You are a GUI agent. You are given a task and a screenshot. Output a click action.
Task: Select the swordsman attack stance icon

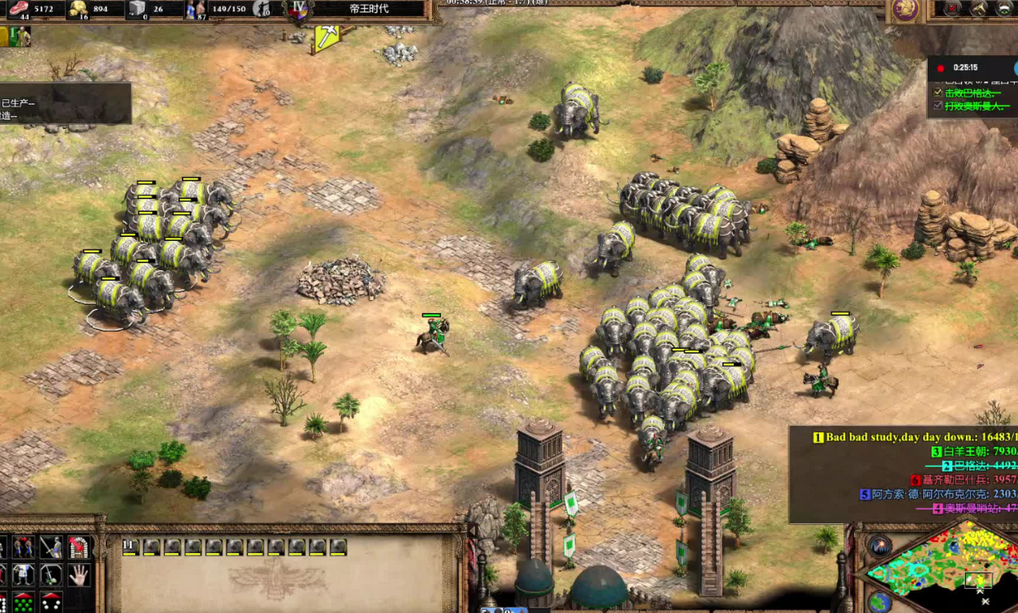coord(50,547)
